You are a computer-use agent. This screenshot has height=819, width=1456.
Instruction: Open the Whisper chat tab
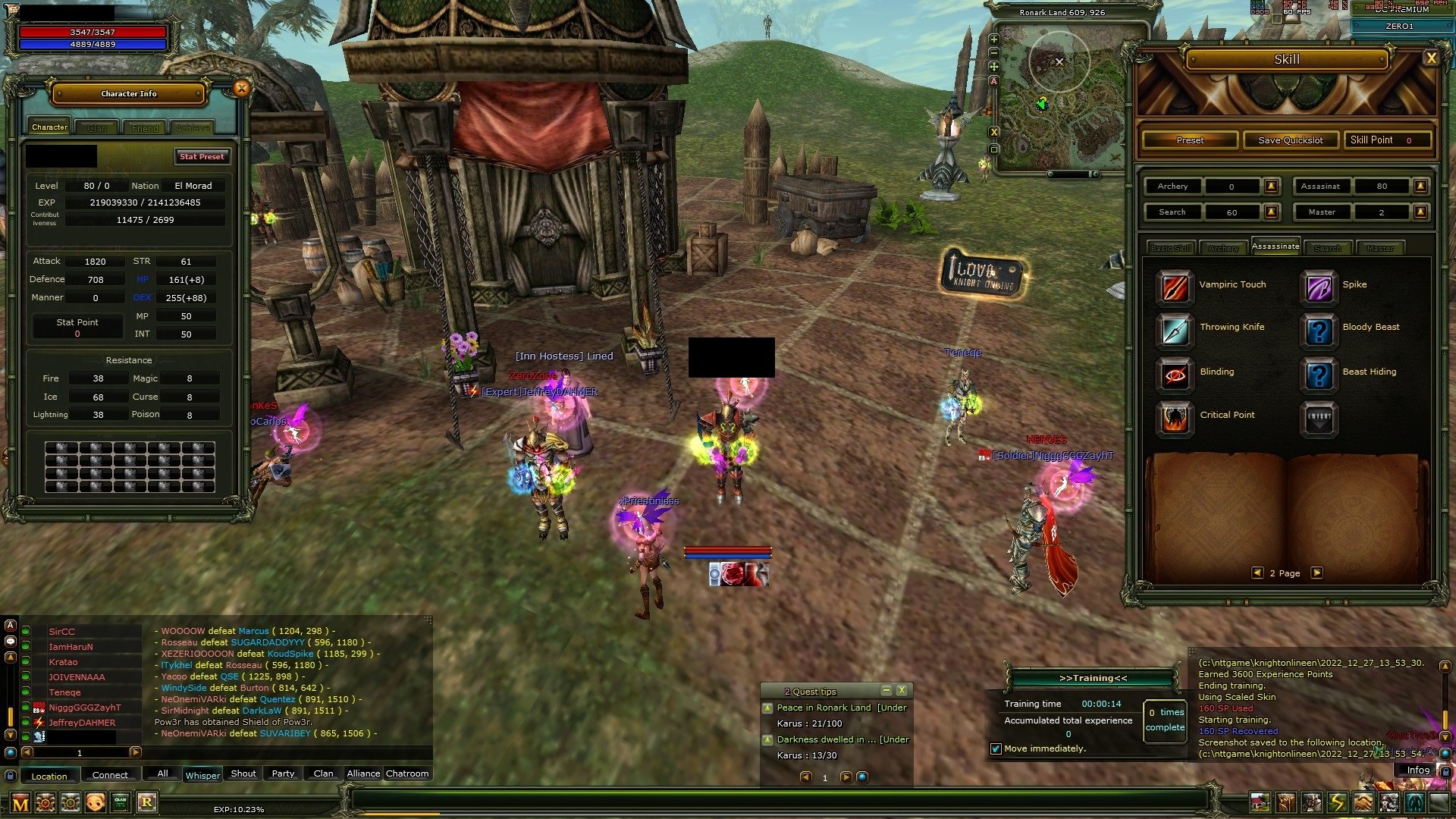pos(202,774)
